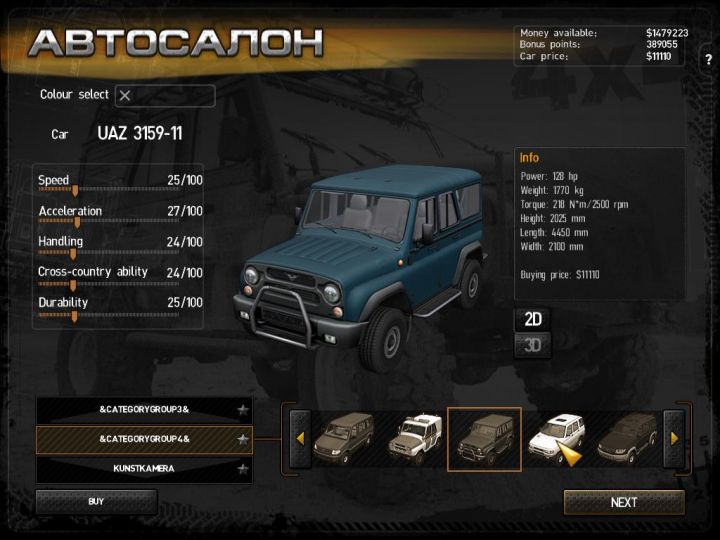The width and height of the screenshot is (720, 540).
Task: Select the last olive SUV thumbnail
Action: 627,438
